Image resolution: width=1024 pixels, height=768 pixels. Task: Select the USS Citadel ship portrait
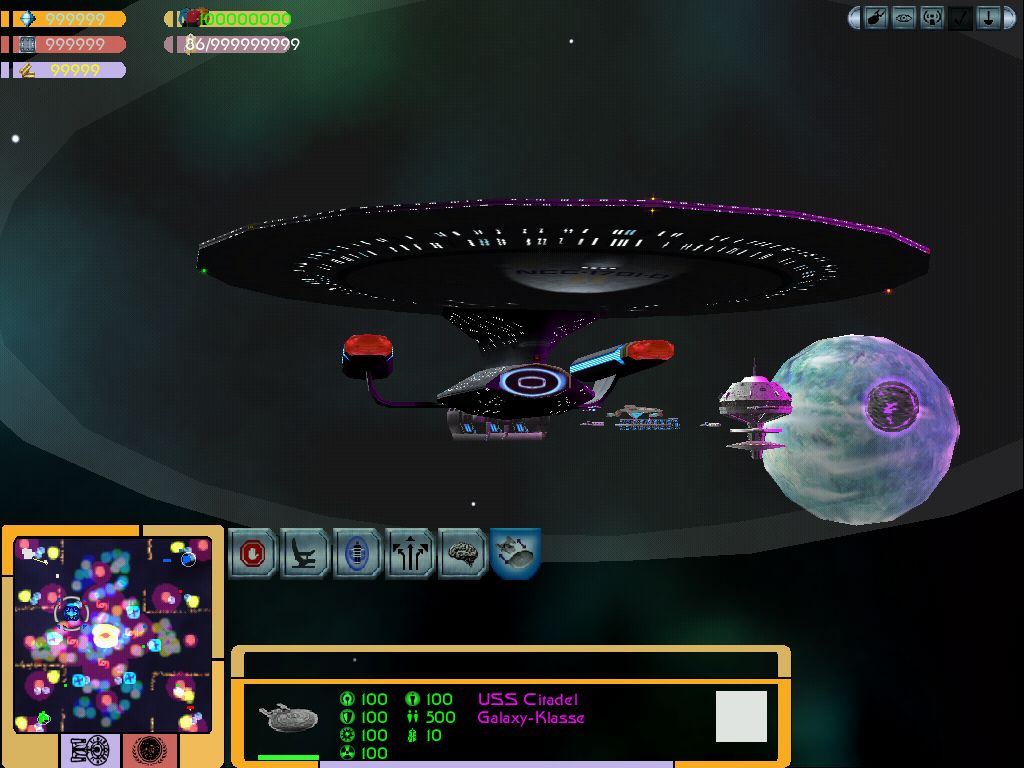pyautogui.click(x=288, y=718)
